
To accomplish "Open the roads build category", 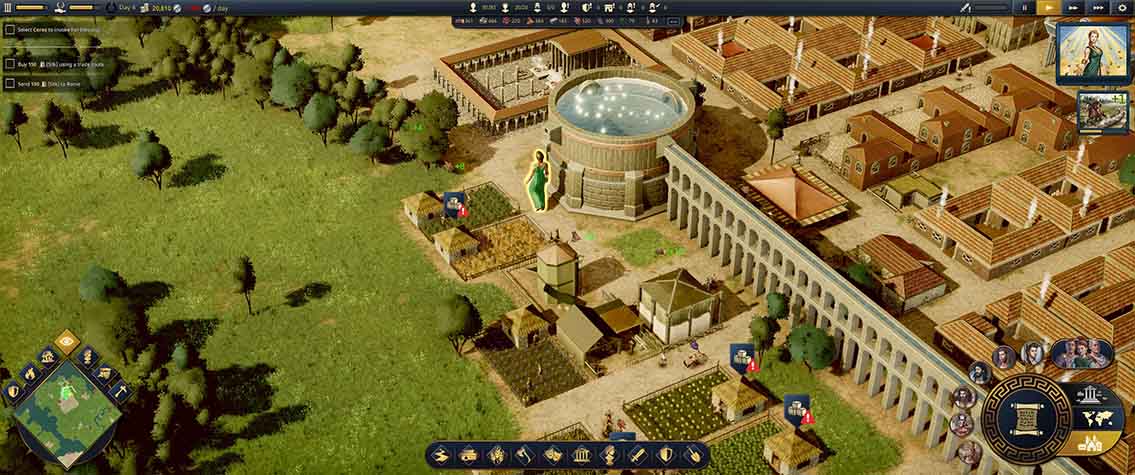I will click(442, 455).
